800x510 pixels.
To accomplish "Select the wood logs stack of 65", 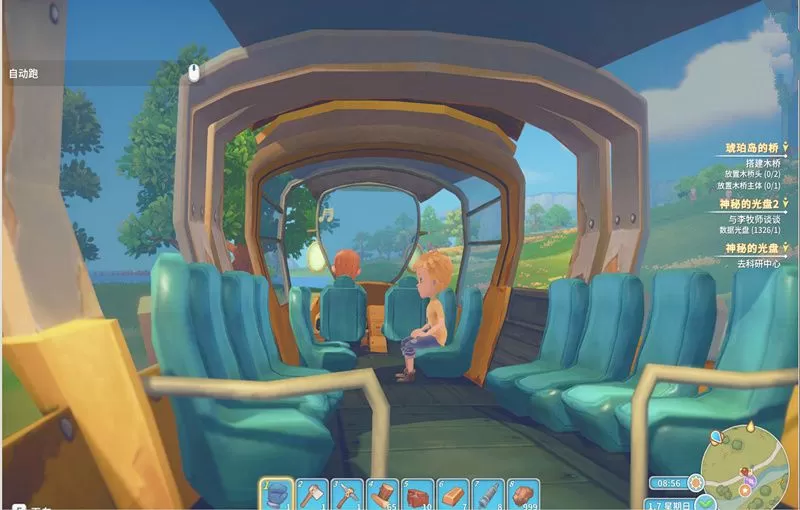I will click(384, 494).
